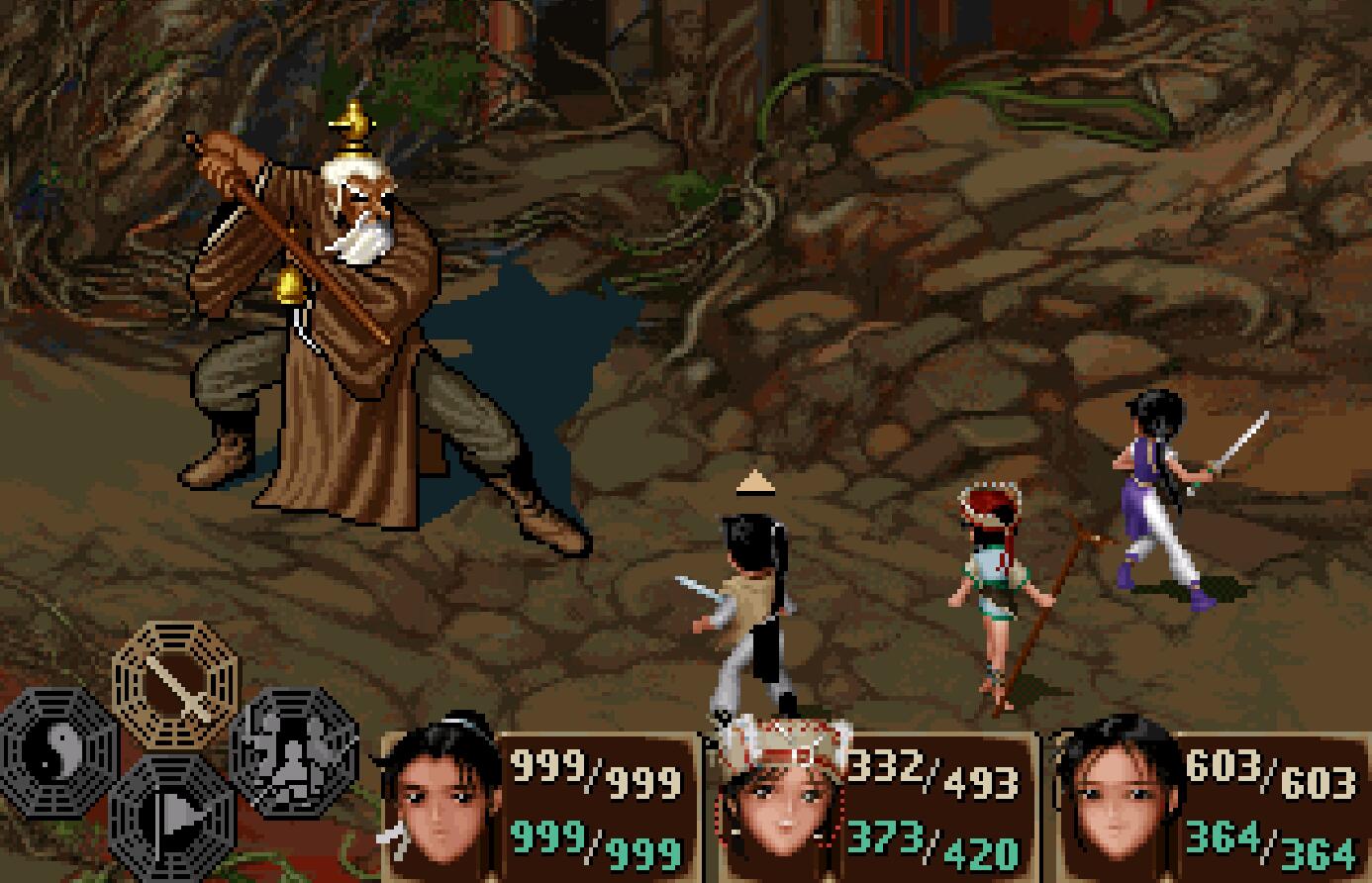Open the yin-yang magic command
The height and width of the screenshot is (883, 1372).
pos(59,749)
